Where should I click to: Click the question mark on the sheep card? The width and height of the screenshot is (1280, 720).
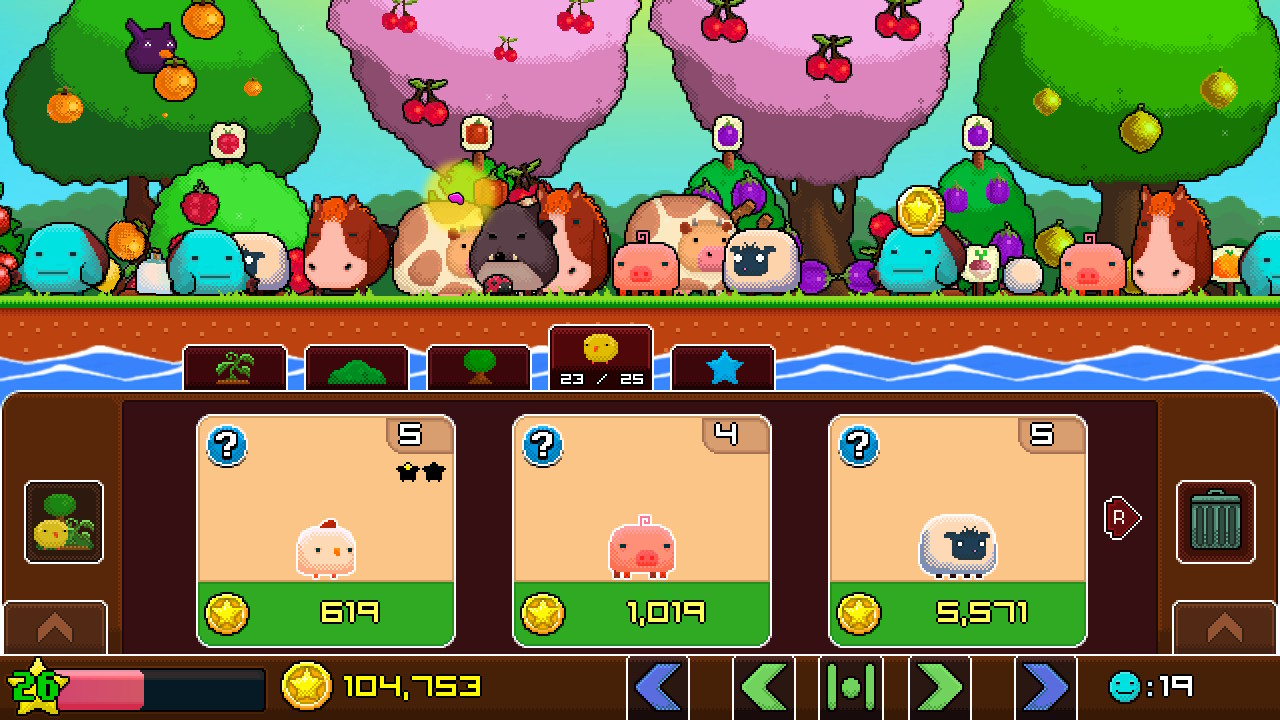point(857,447)
